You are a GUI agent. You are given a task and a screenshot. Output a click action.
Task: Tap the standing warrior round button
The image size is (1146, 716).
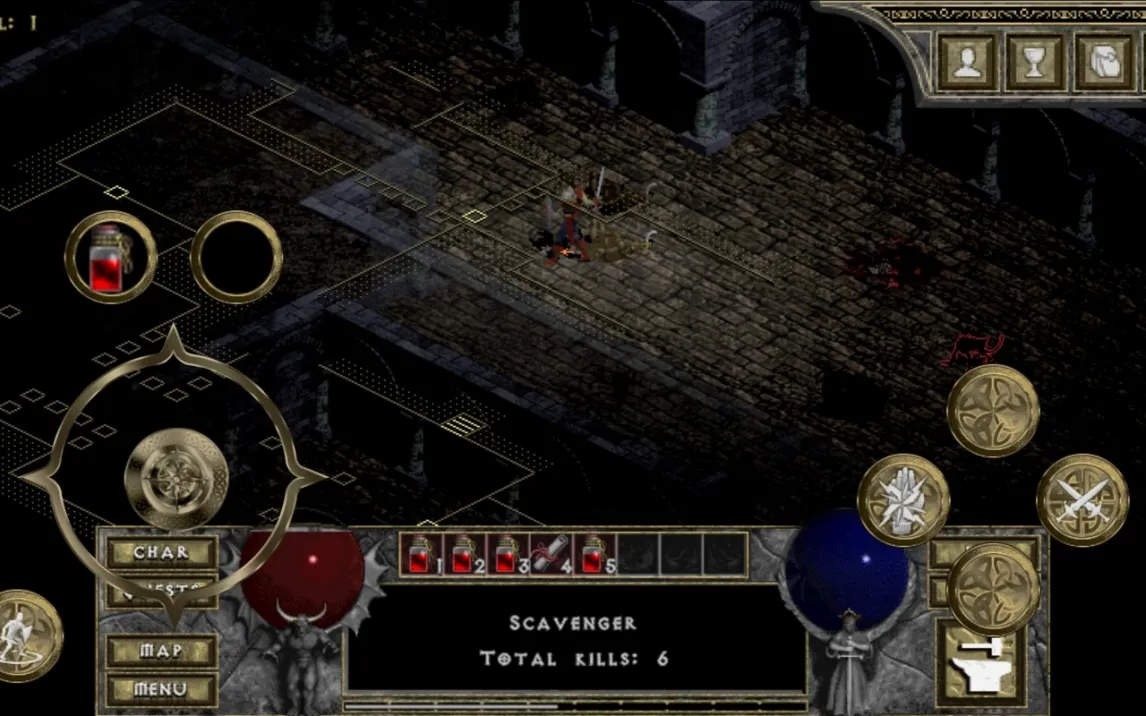click(x=24, y=636)
